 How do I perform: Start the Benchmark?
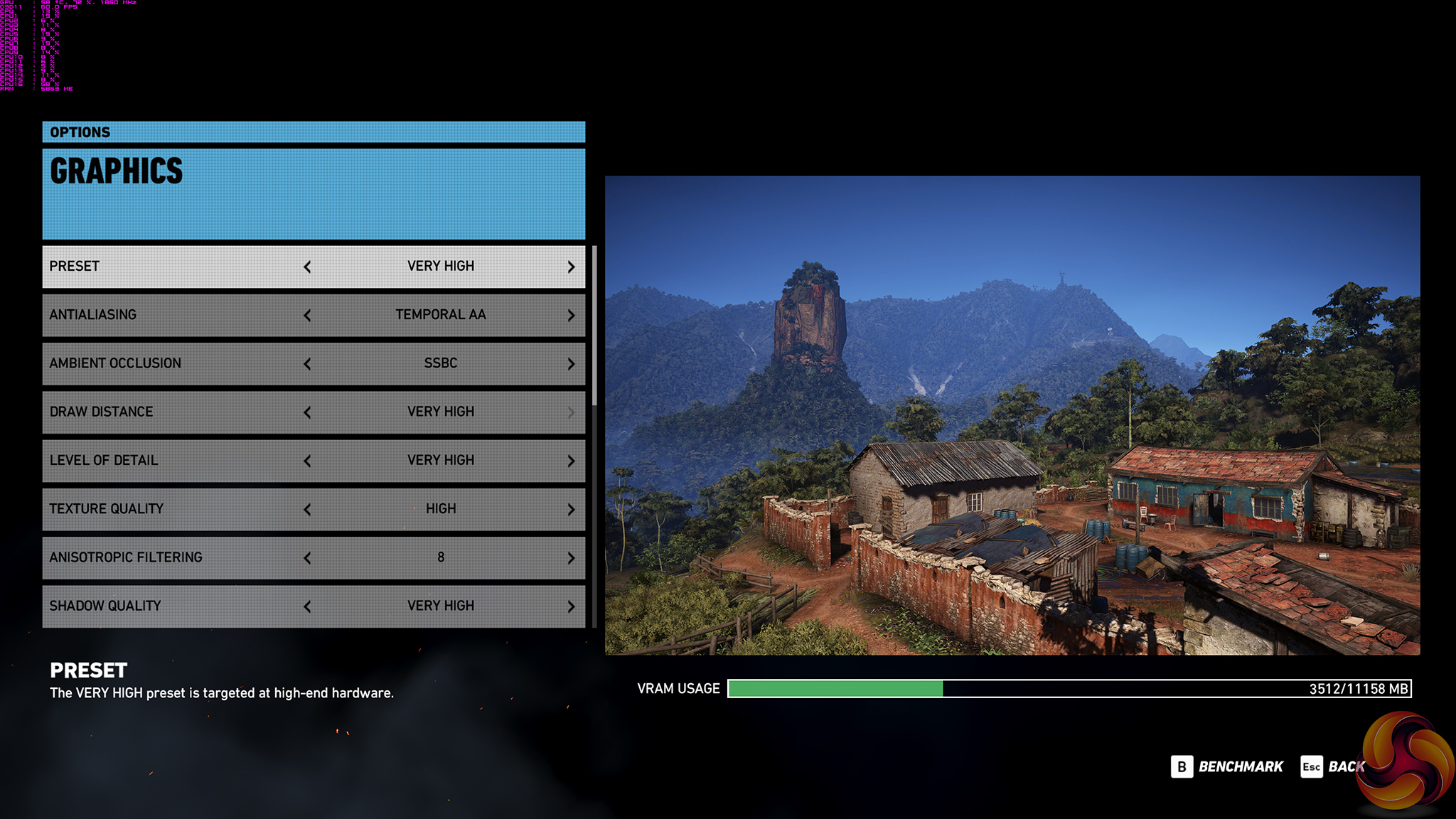pos(1228,767)
